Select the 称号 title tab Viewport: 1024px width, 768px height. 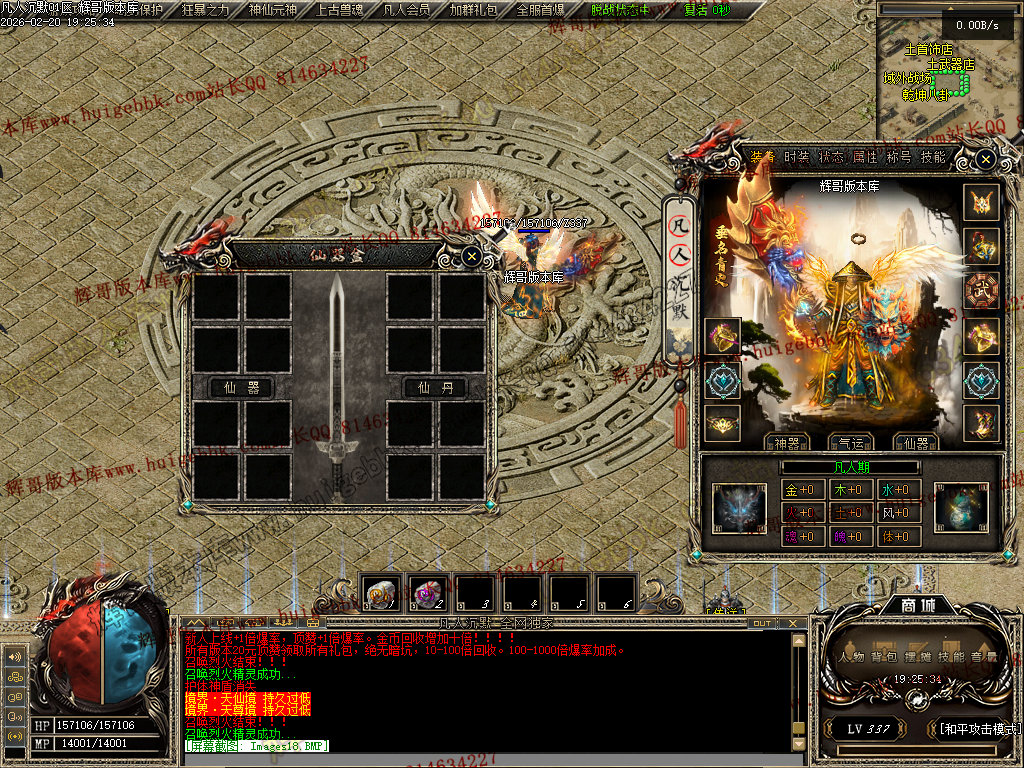click(x=898, y=157)
